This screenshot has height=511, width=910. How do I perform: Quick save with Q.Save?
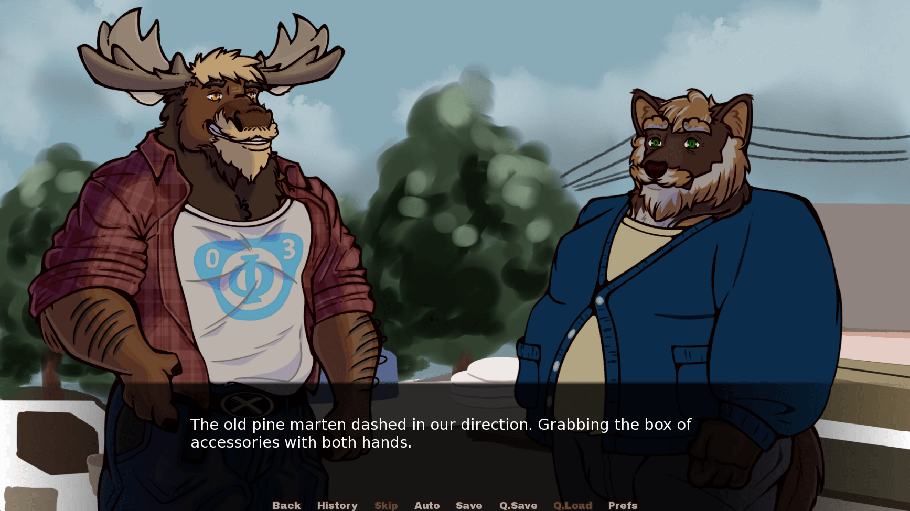[518, 505]
